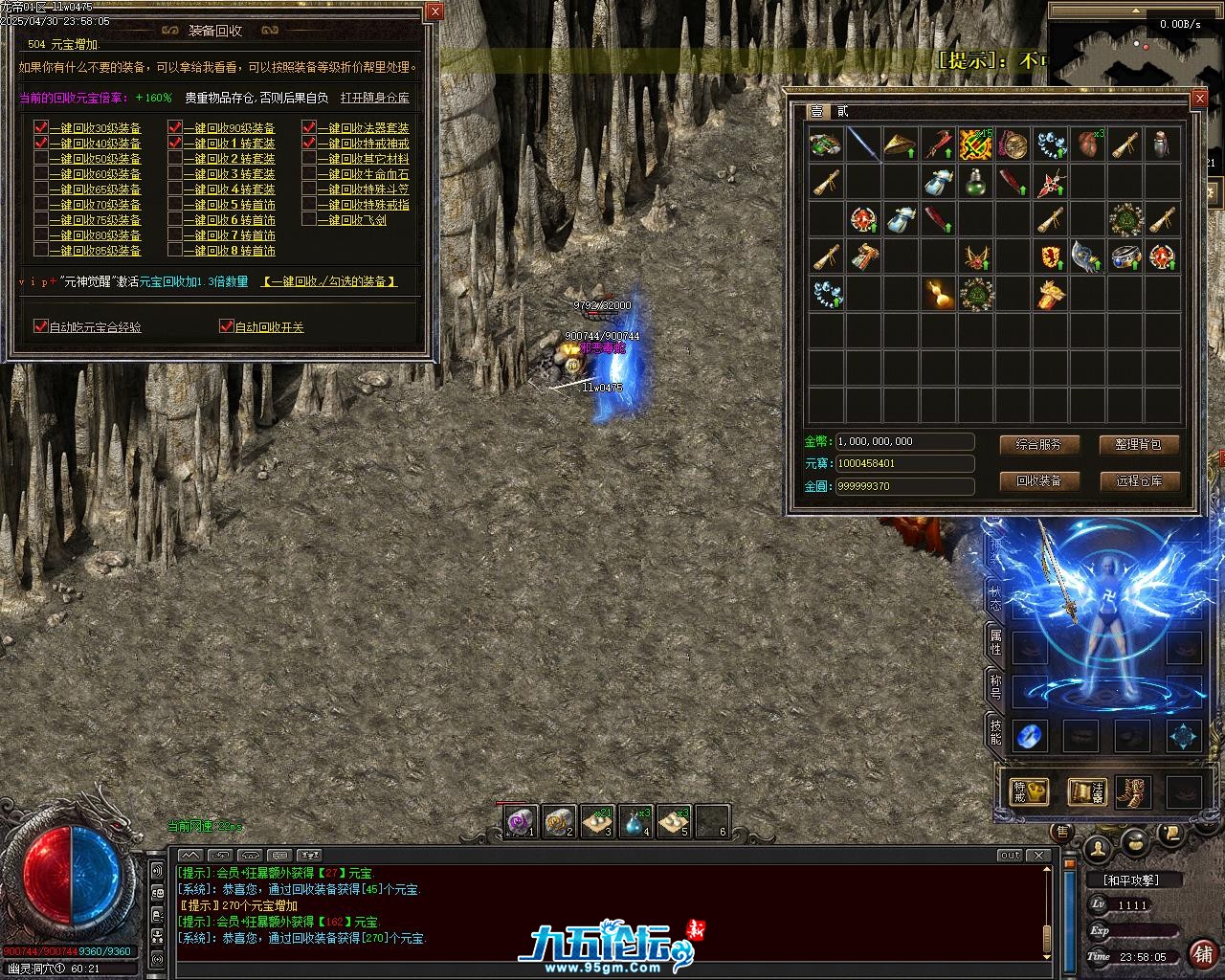The image size is (1225, 980).
Task: Open the portable warehouse (打开随身仓库) link
Action: [375, 98]
